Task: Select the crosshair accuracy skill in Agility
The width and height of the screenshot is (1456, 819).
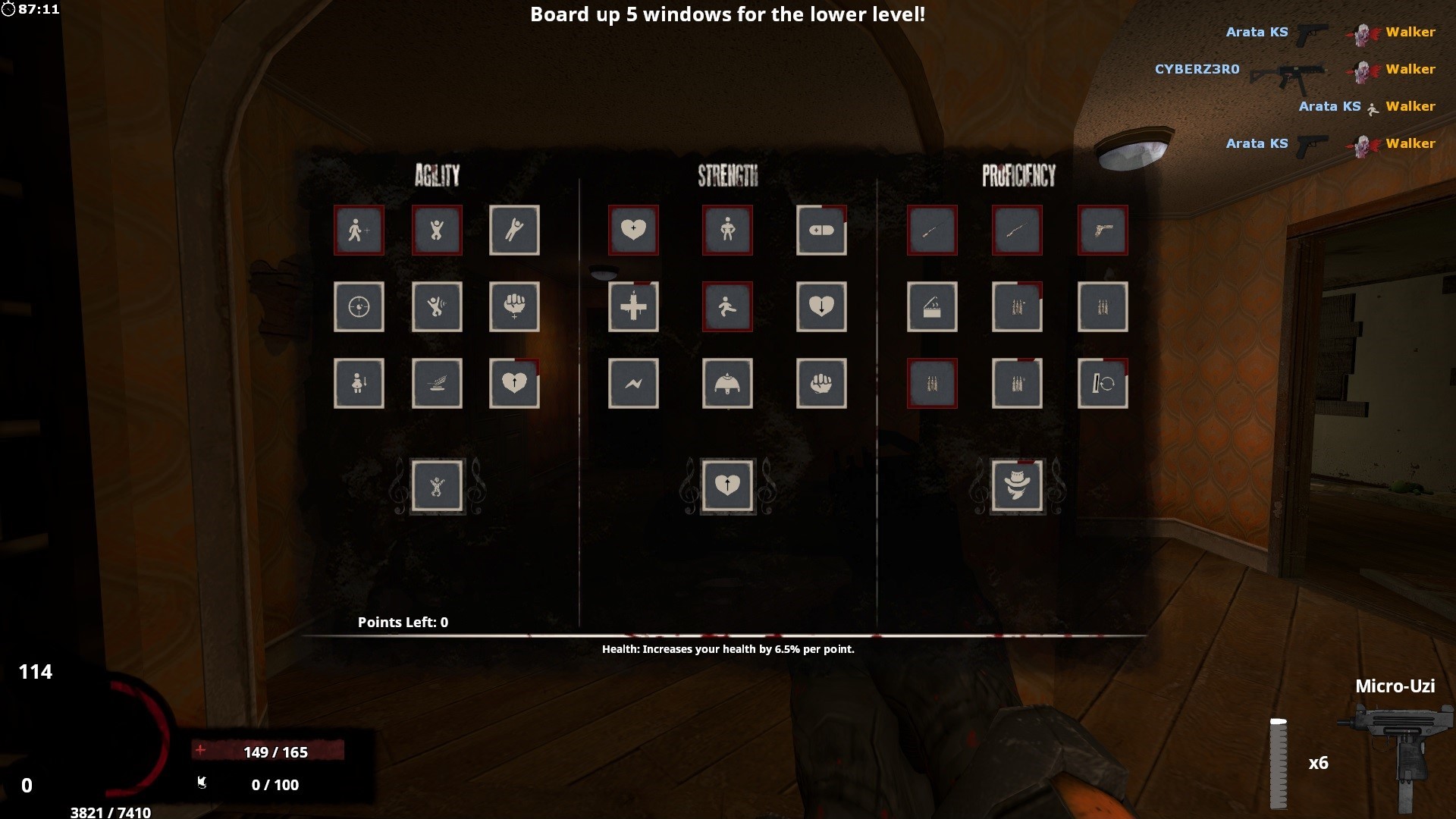Action: click(x=359, y=307)
